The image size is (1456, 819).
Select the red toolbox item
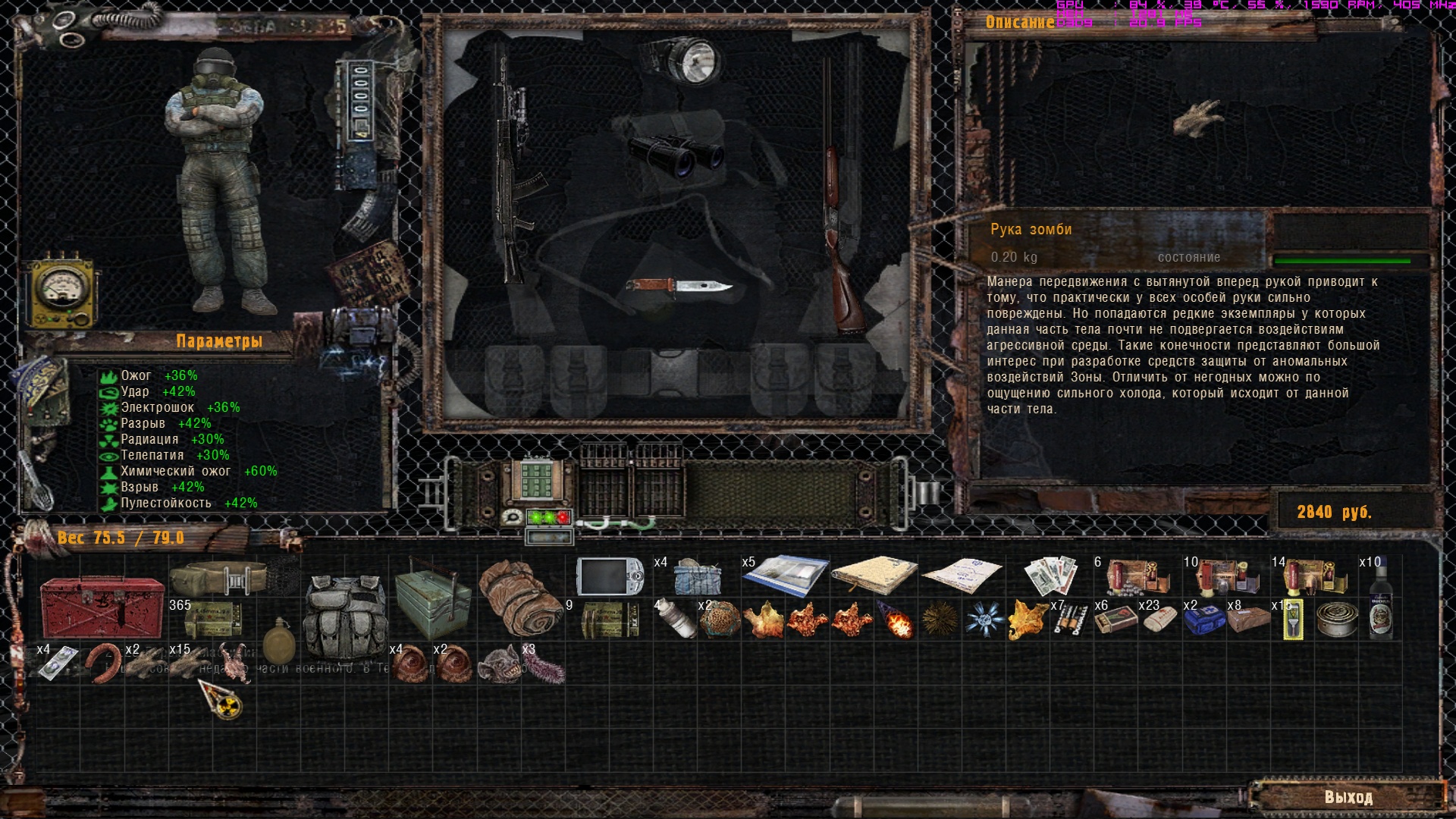point(102,607)
